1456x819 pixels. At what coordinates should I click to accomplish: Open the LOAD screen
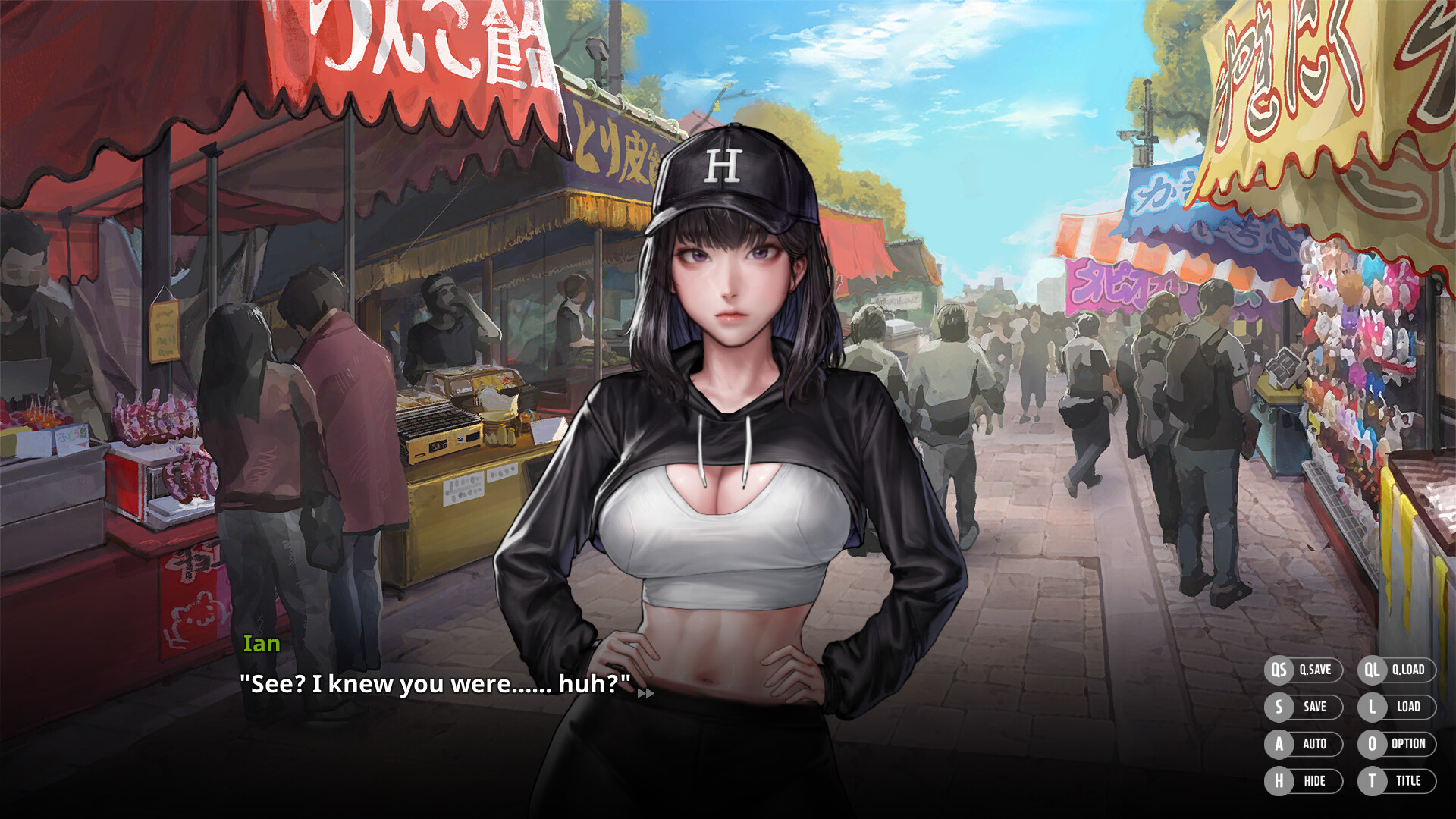1407,707
